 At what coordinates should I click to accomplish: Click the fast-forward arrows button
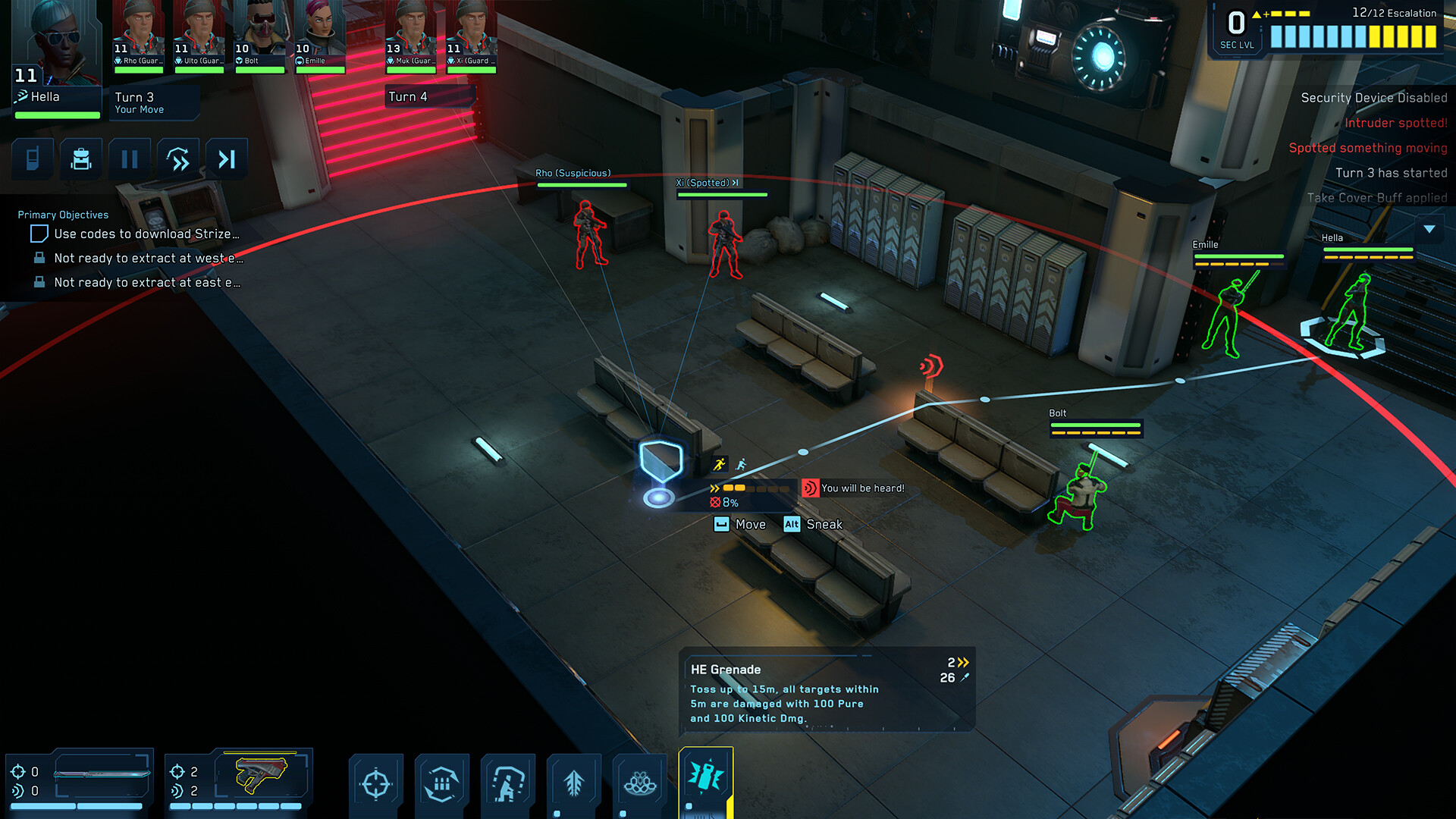(x=178, y=159)
